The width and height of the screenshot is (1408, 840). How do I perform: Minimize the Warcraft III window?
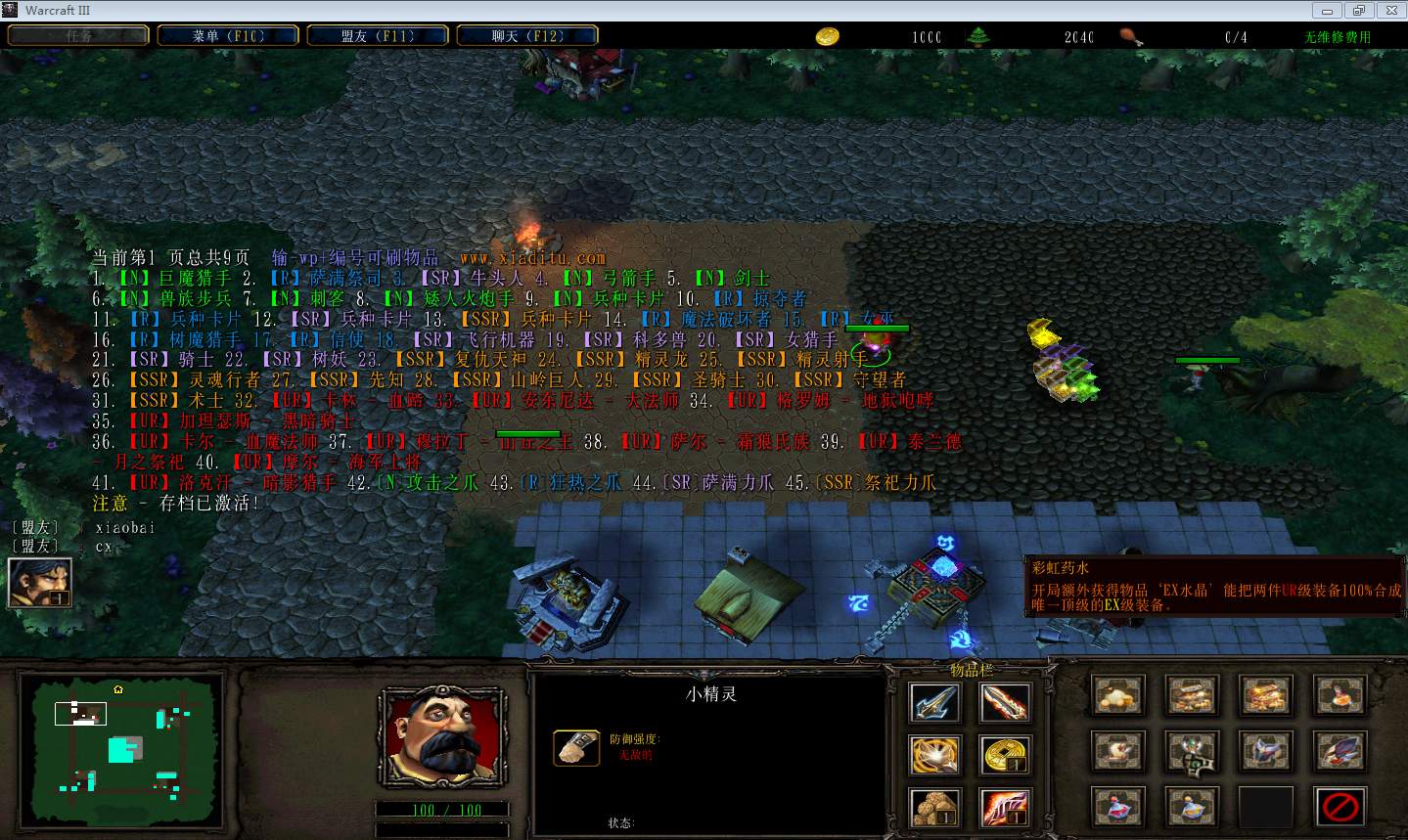coord(1330,10)
